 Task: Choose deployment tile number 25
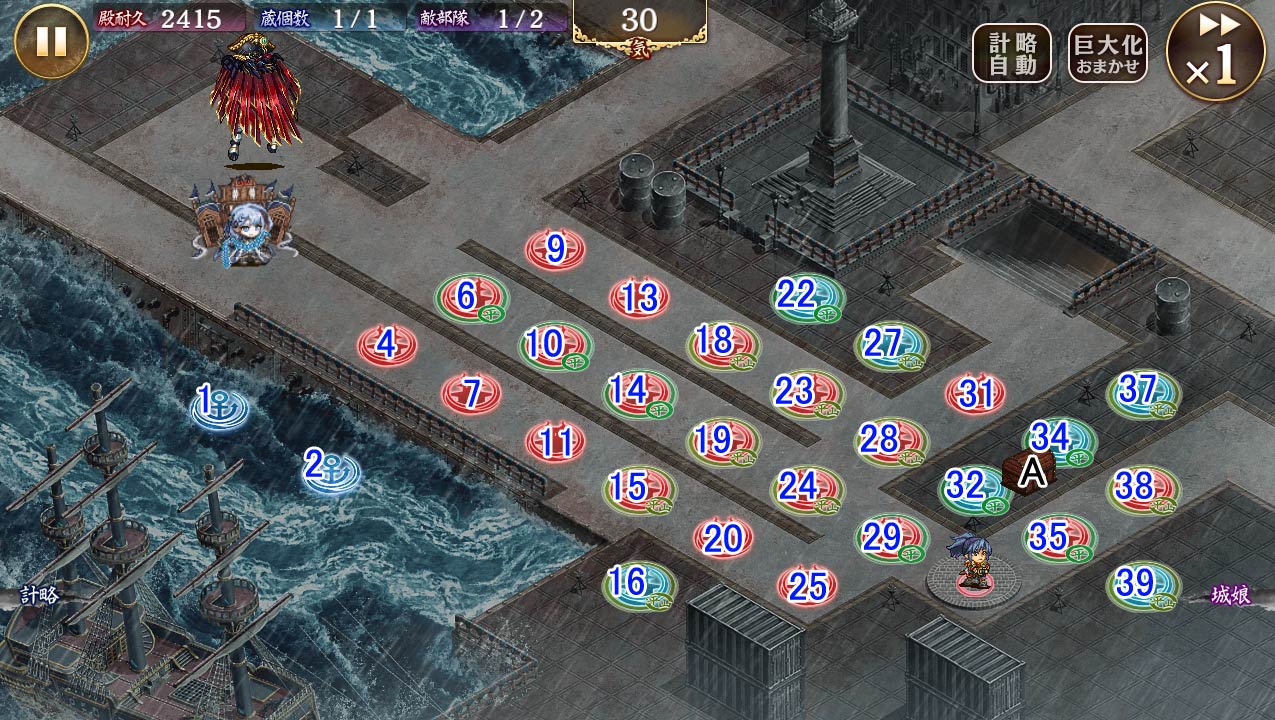[807, 586]
